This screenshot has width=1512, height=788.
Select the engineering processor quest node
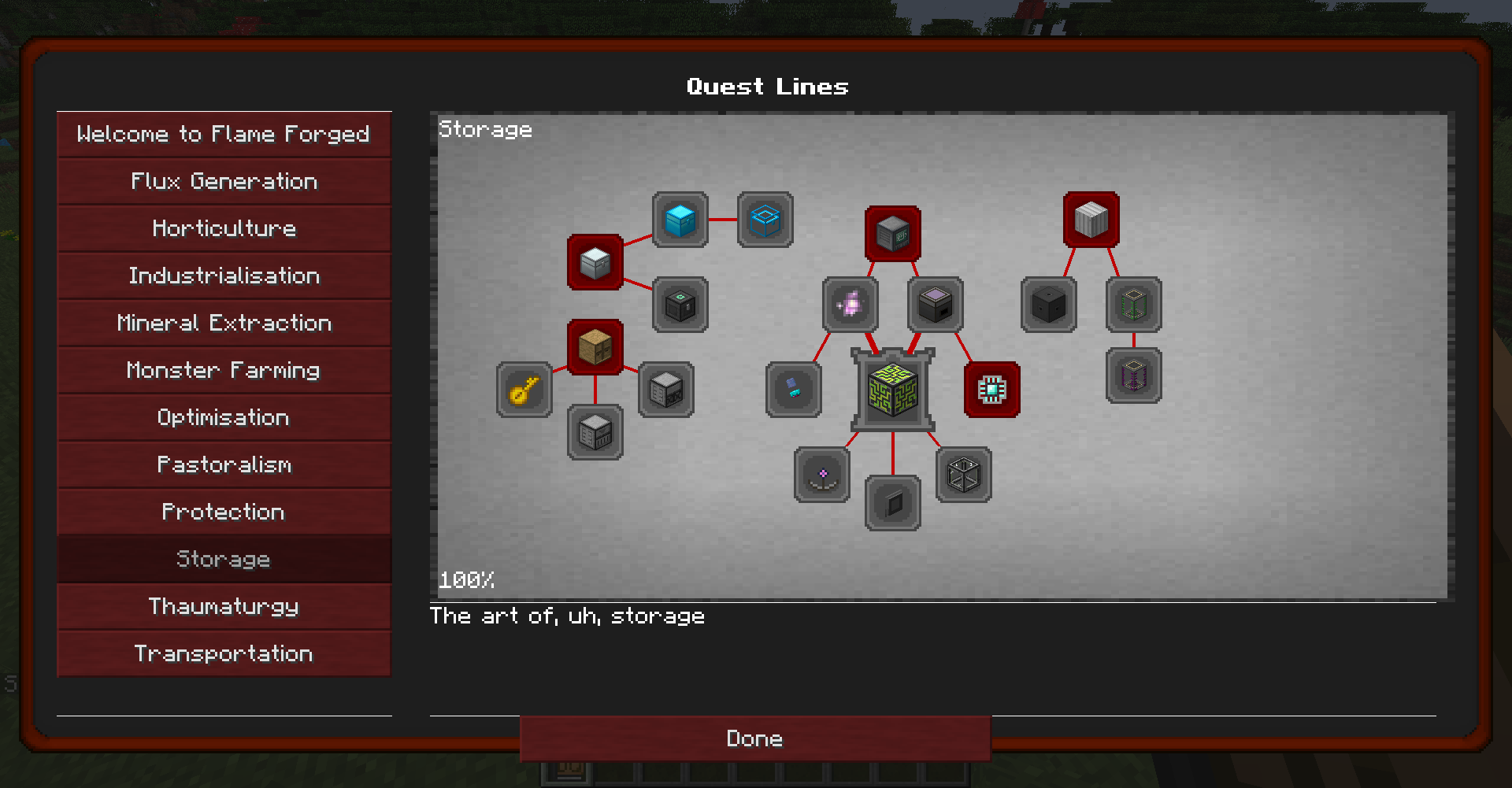pos(991,390)
